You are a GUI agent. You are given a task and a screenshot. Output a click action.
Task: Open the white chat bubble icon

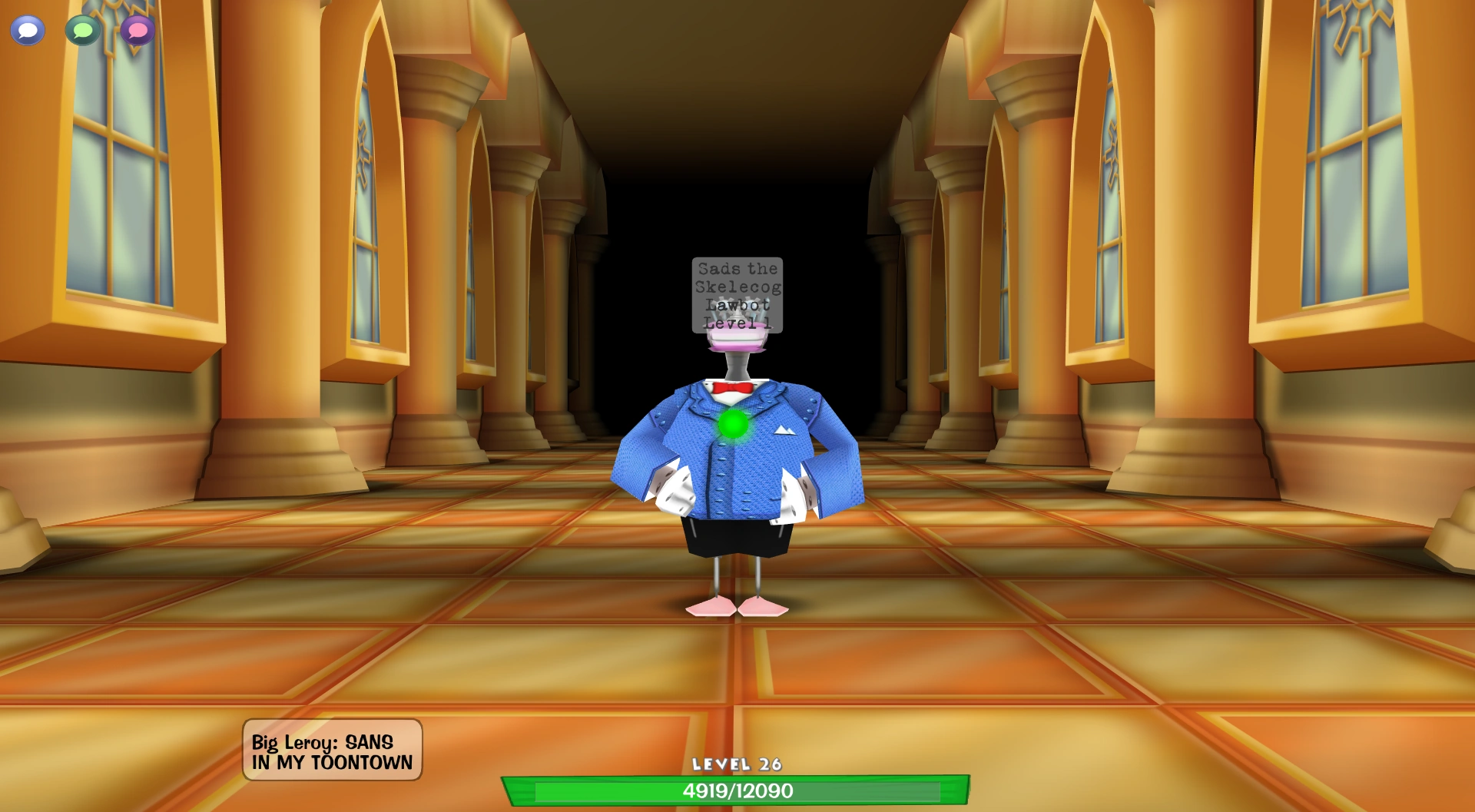[x=27, y=31]
